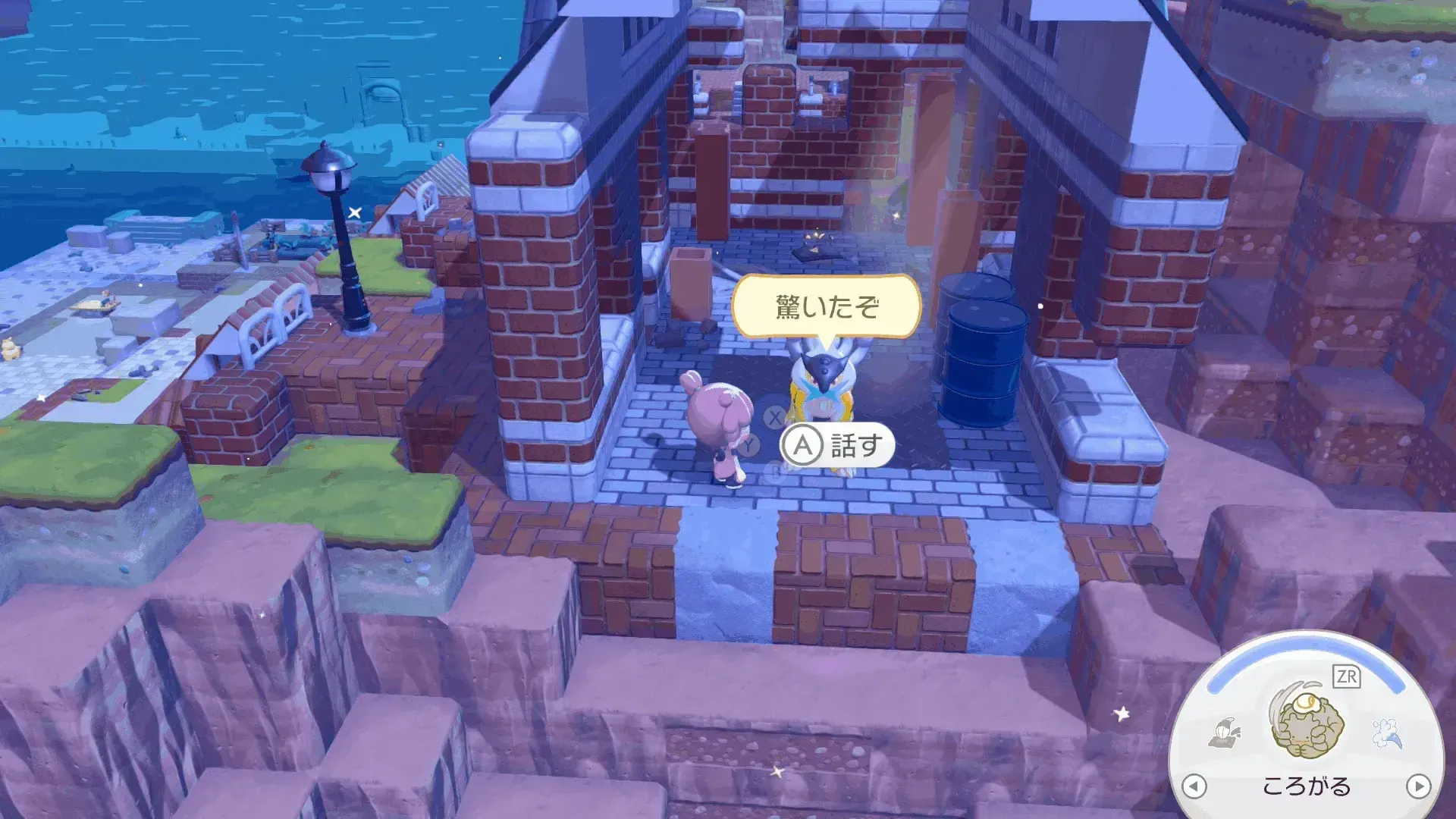1456x819 pixels.
Task: Click the faded X button icon near the player
Action: pos(773,419)
